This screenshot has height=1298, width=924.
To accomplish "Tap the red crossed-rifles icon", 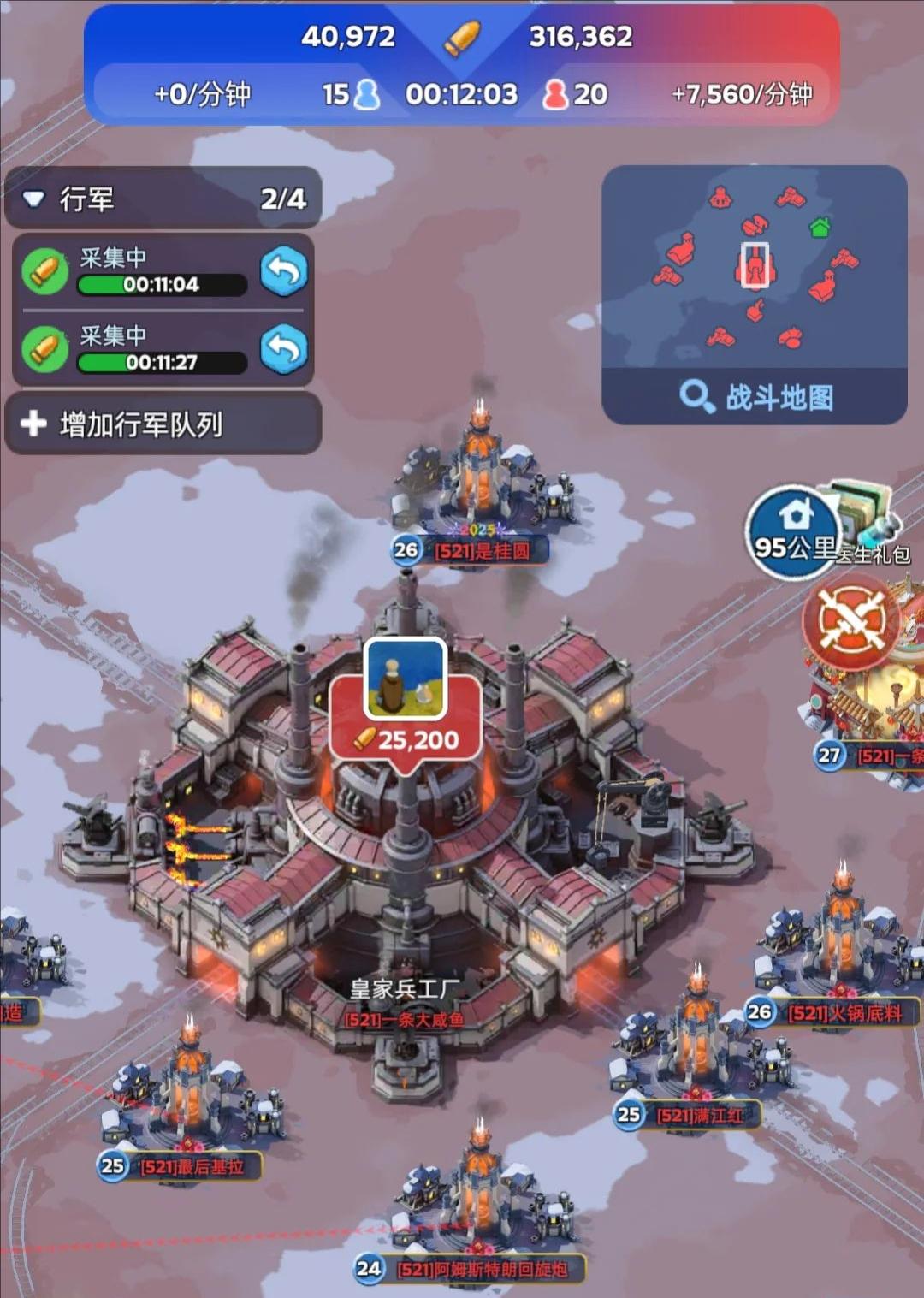I will pos(850,620).
